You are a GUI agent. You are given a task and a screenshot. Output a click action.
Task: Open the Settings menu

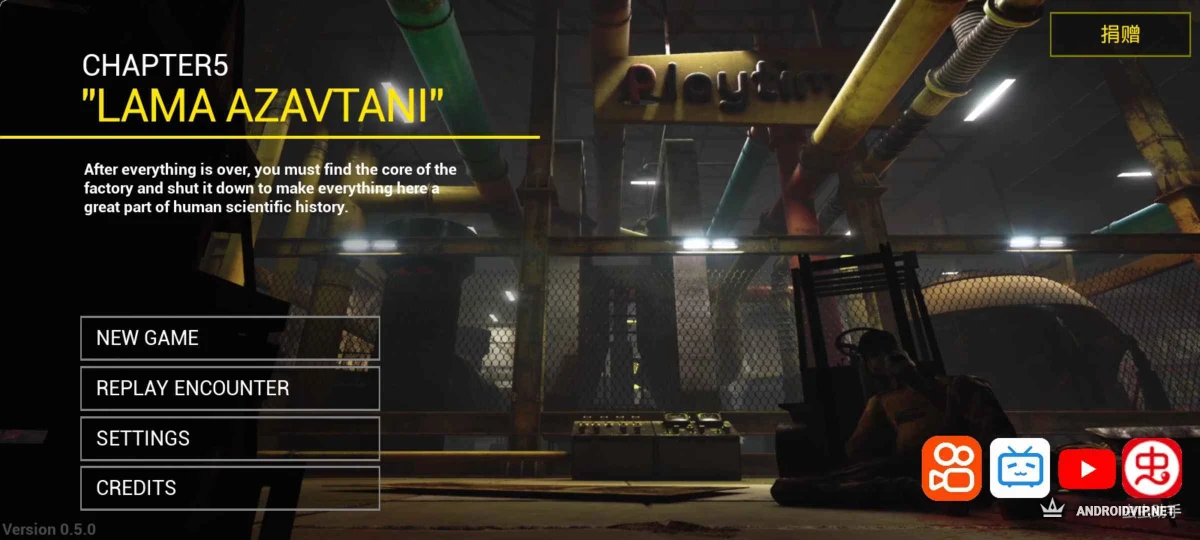tap(229, 438)
